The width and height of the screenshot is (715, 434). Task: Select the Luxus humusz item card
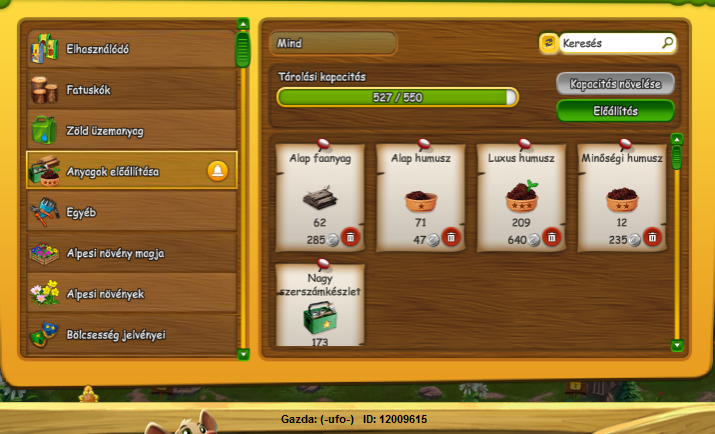coord(521,195)
